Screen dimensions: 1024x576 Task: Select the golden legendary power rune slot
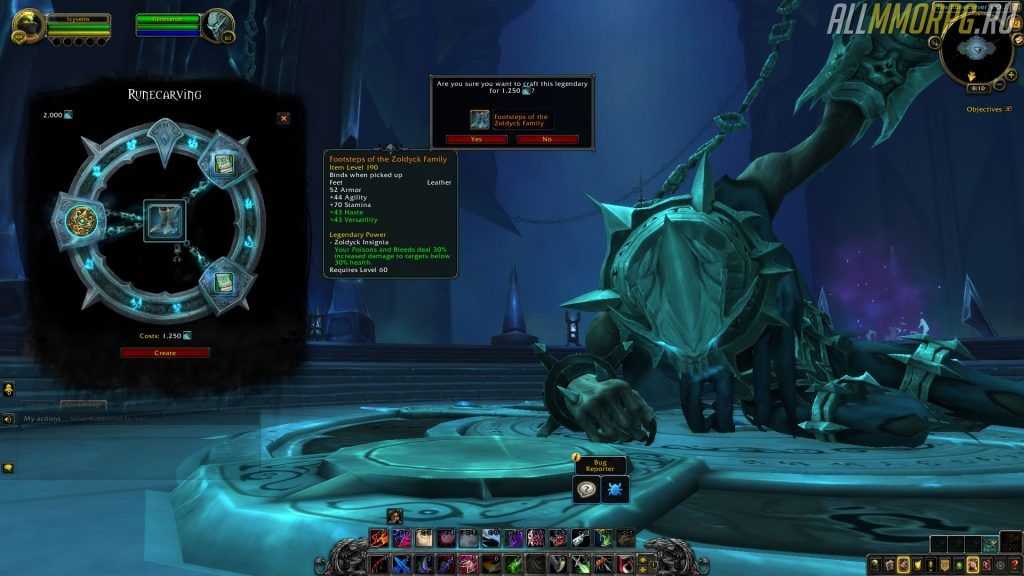[x=80, y=219]
